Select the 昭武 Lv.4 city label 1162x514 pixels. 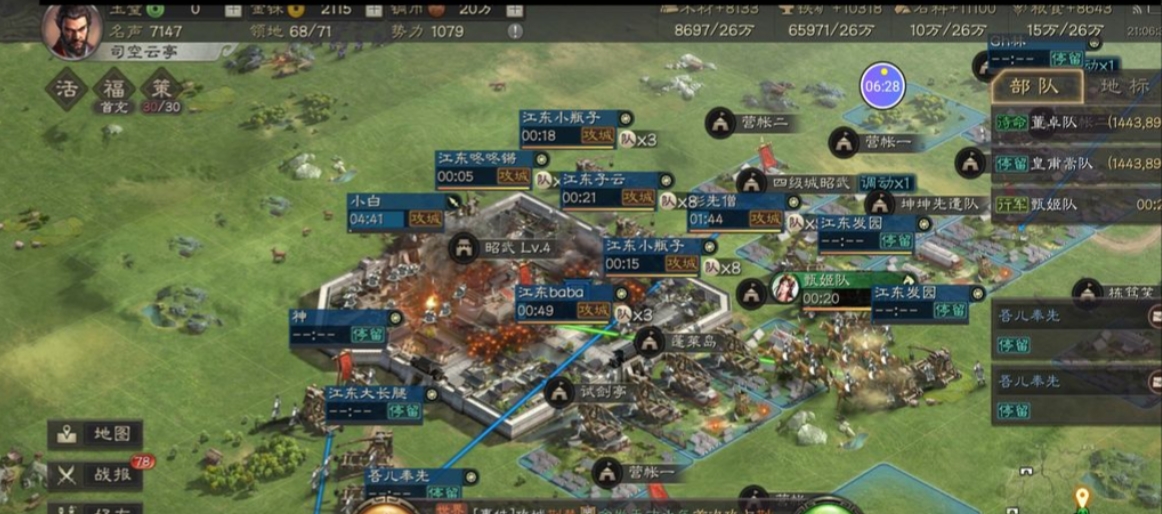pos(505,247)
